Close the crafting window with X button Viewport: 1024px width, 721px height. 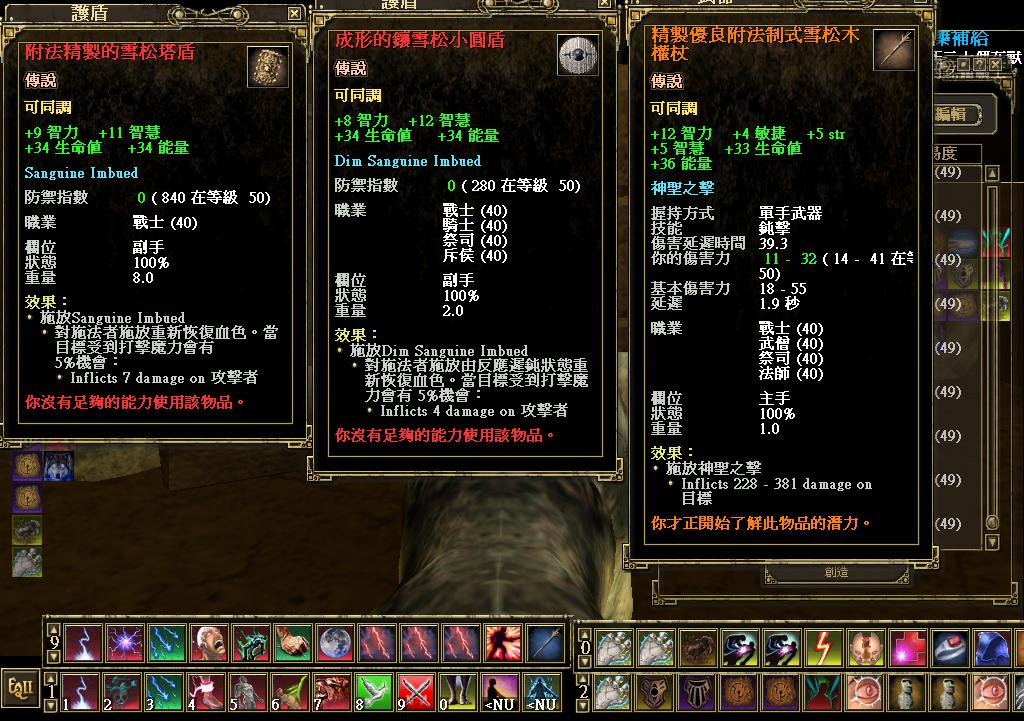pyautogui.click(x=996, y=62)
